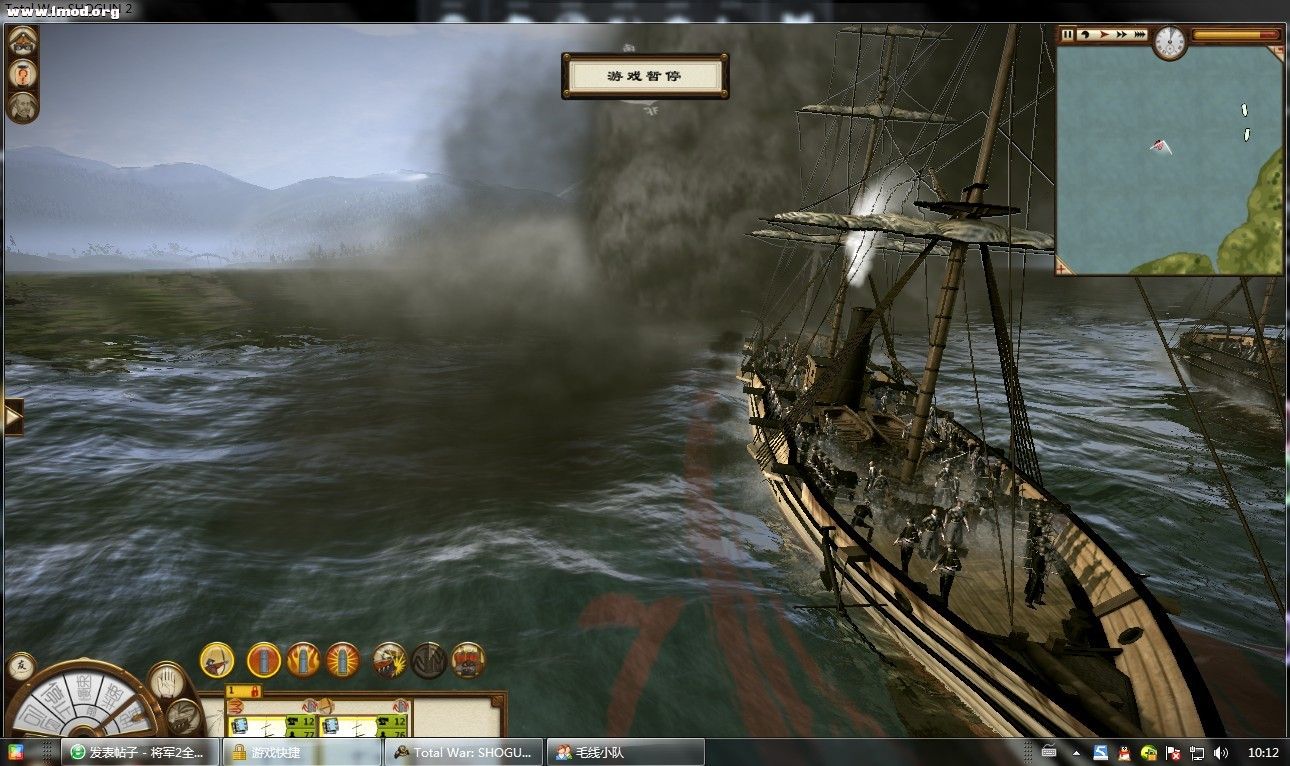Activate the archer fire-arrows icon
Image resolution: width=1290 pixels, height=766 pixels.
point(216,660)
